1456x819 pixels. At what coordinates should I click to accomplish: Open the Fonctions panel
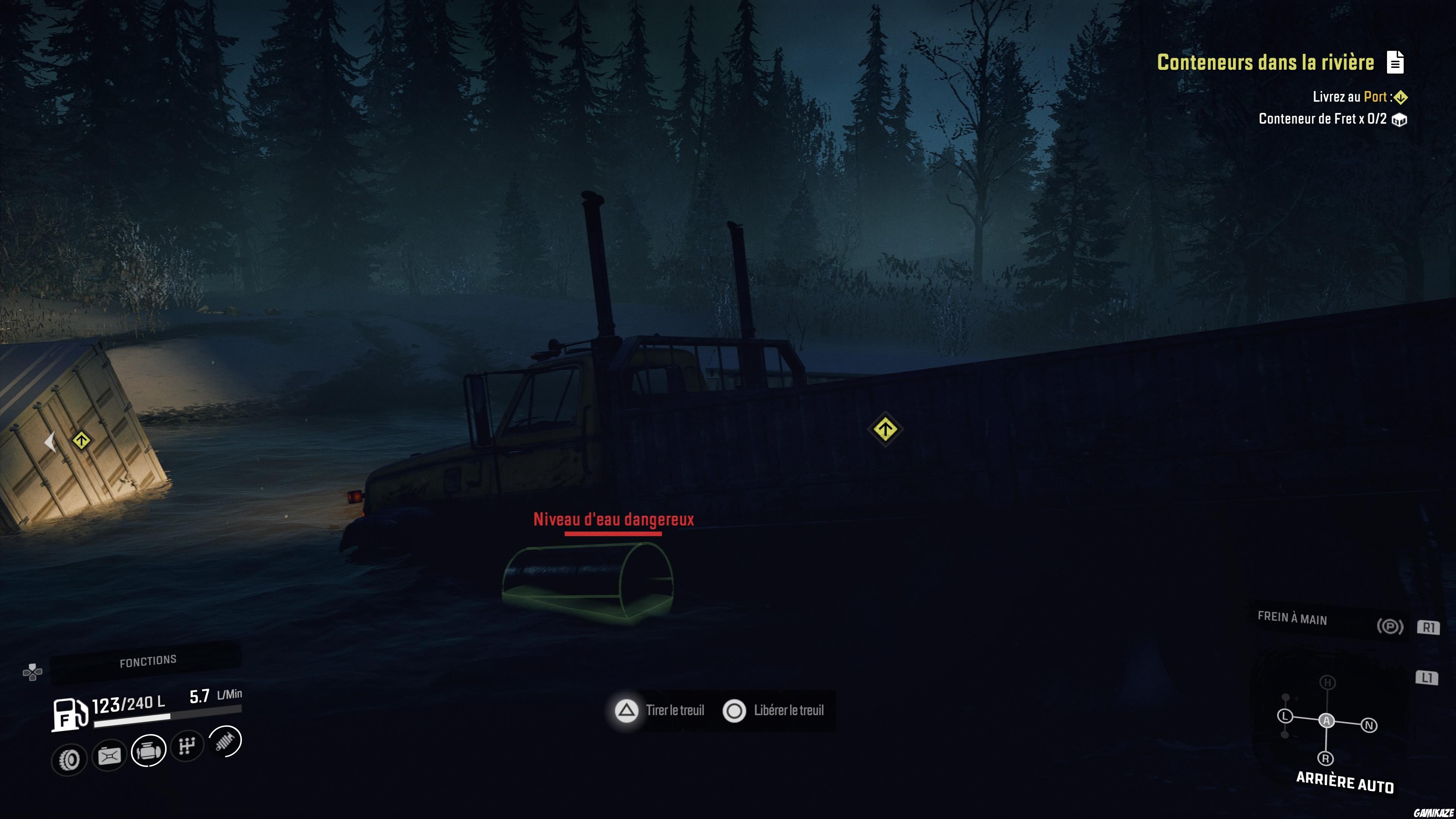pyautogui.click(x=147, y=661)
